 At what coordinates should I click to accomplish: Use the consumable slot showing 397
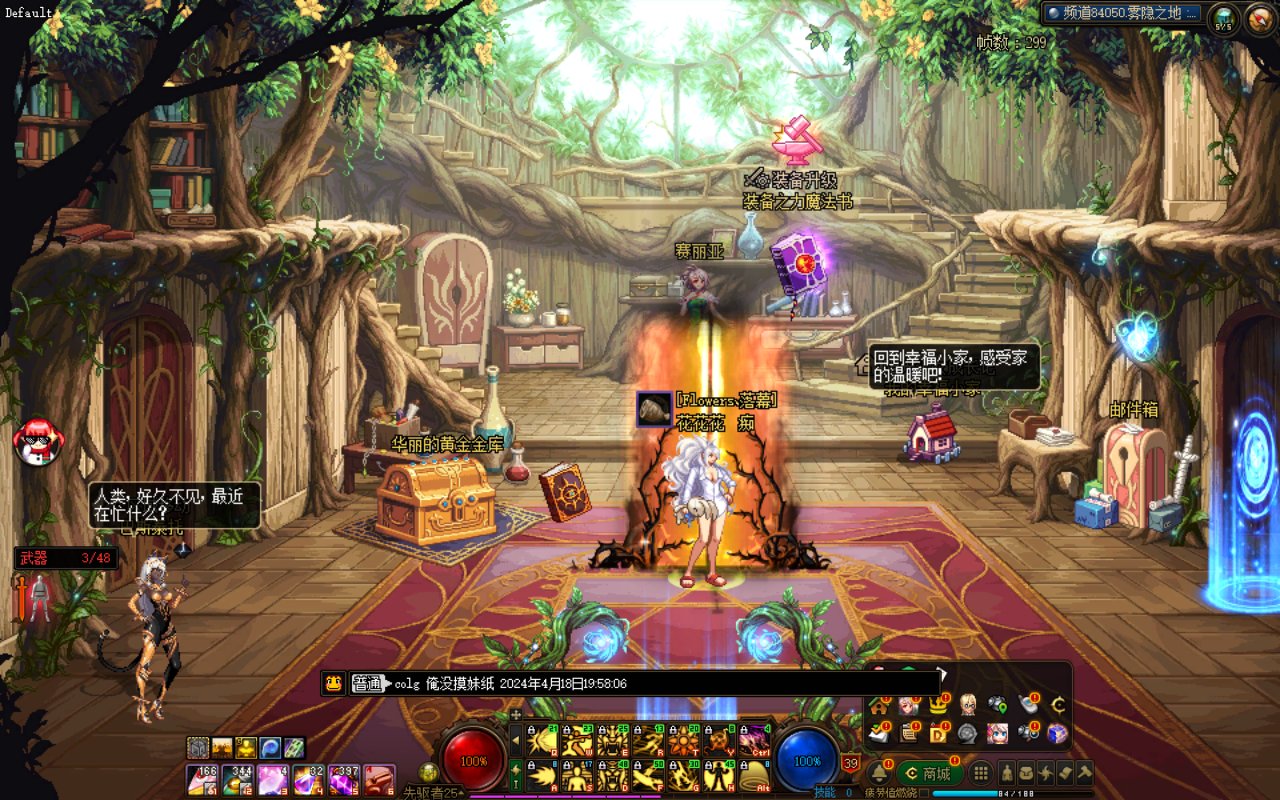343,779
